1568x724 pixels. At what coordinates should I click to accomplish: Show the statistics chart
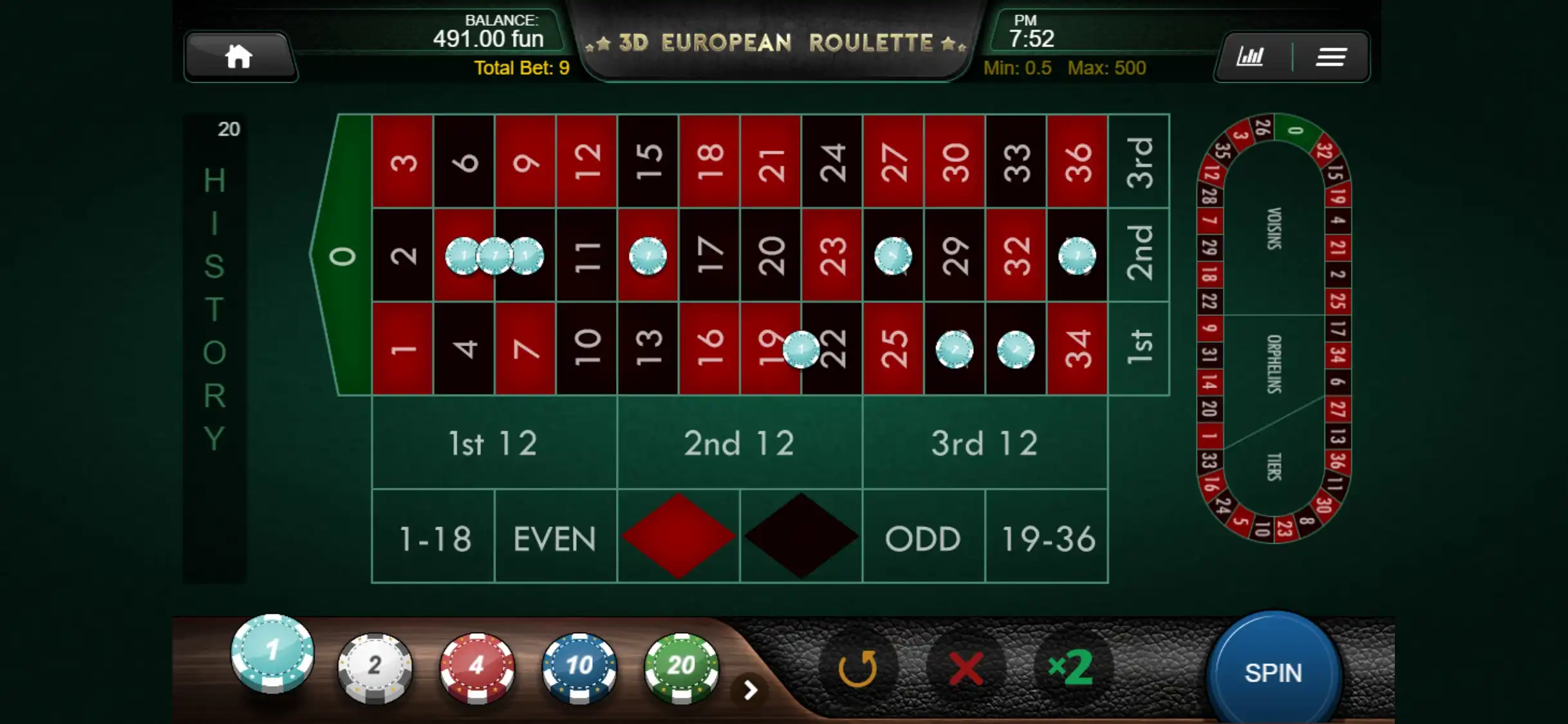(x=1250, y=57)
